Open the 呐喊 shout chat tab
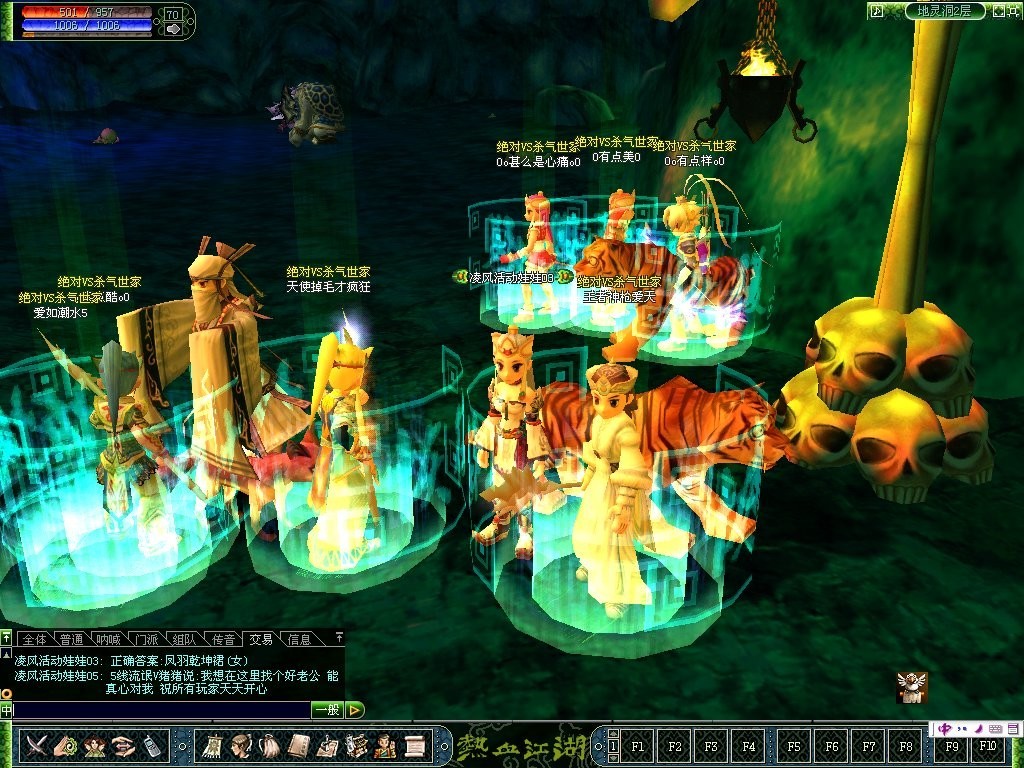The width and height of the screenshot is (1024, 768). coord(108,639)
